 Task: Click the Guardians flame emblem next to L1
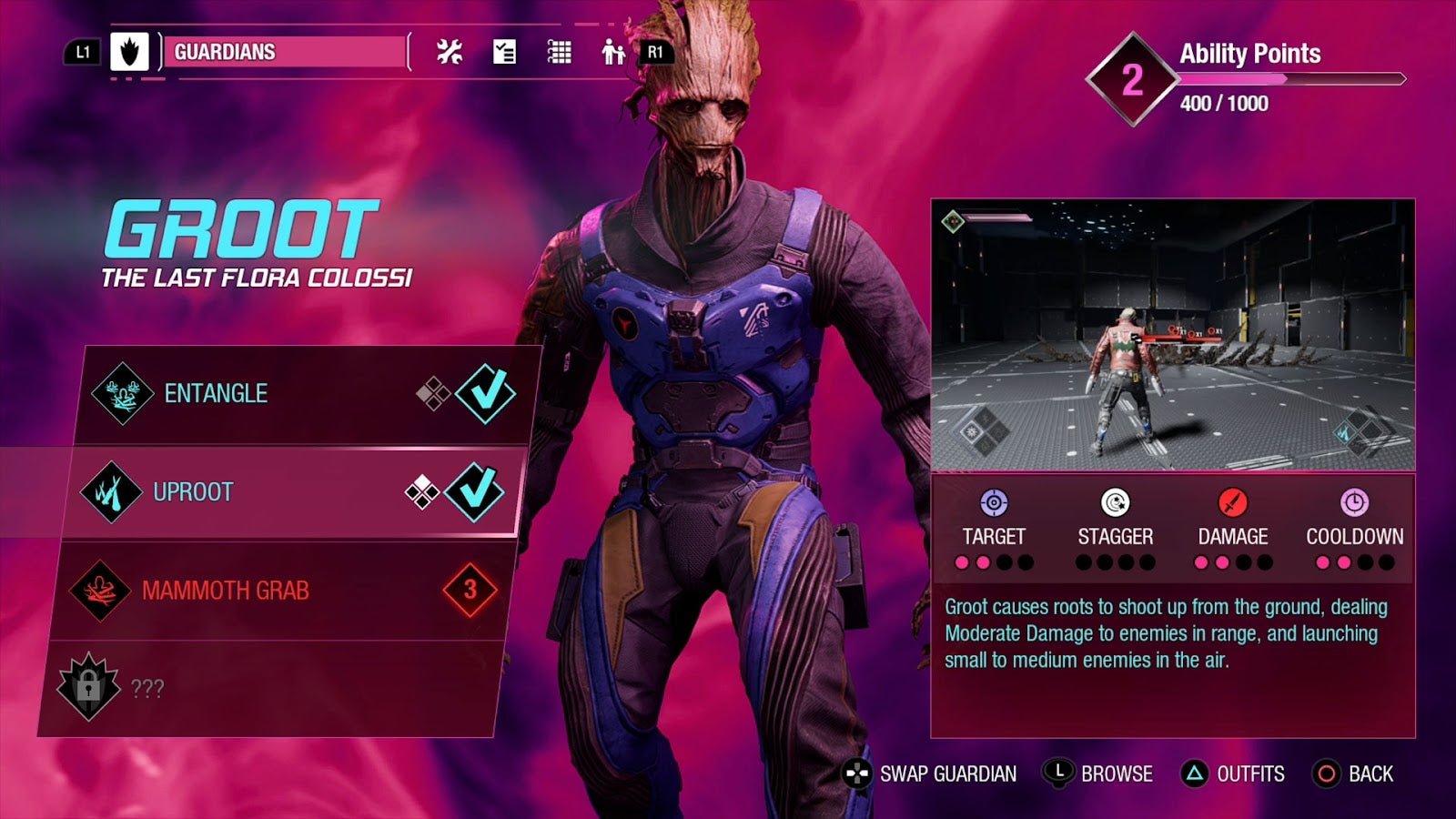[130, 50]
